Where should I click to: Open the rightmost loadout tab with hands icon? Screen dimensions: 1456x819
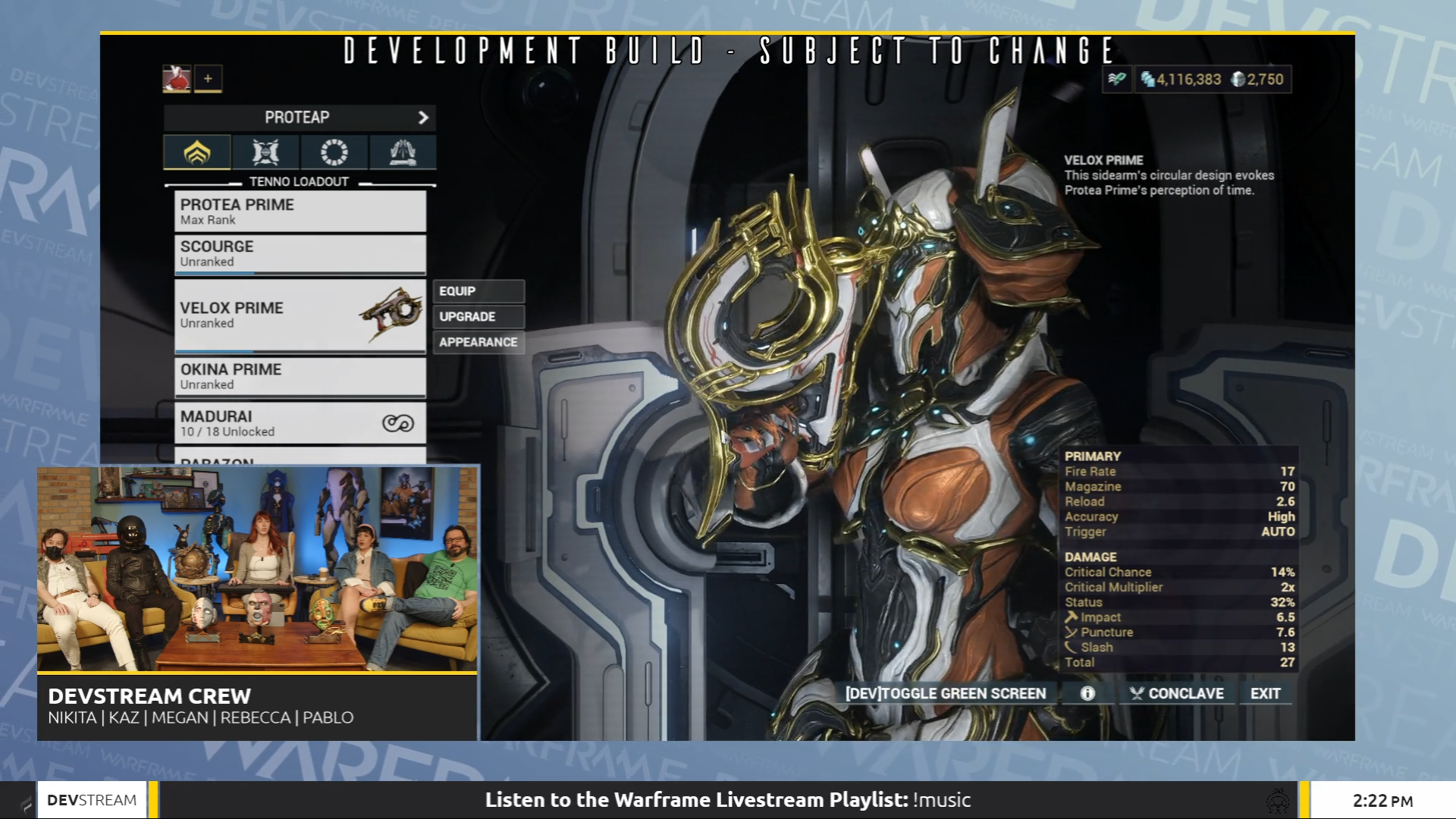(402, 152)
